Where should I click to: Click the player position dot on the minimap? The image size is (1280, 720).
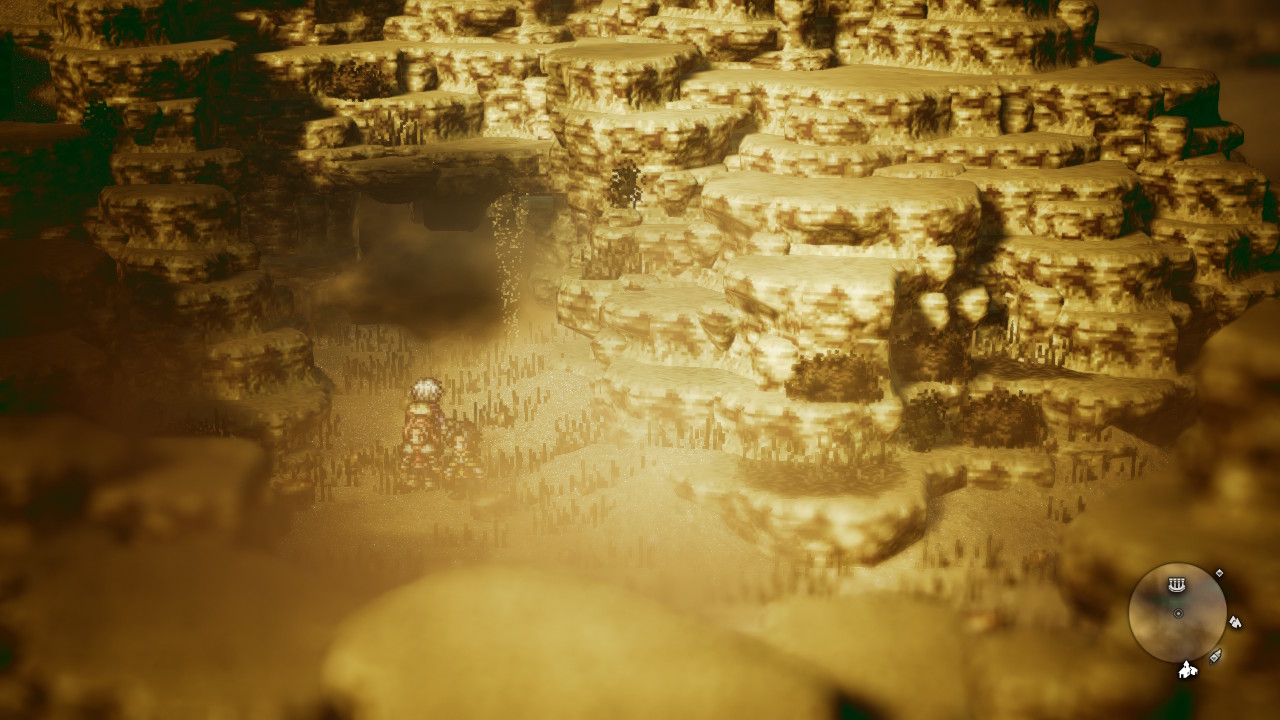pyautogui.click(x=1178, y=613)
